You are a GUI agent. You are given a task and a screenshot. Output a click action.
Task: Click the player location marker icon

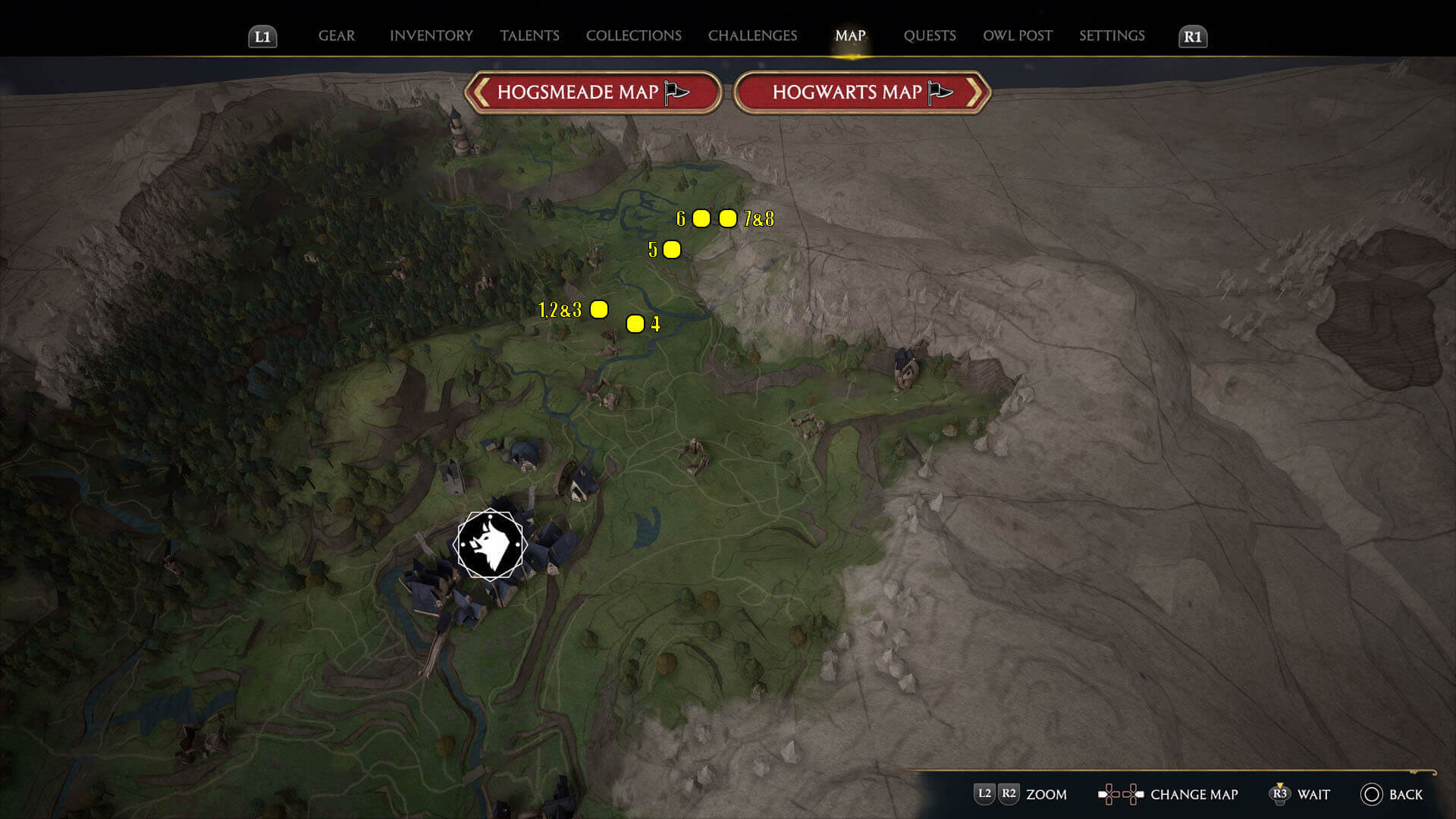coord(490,544)
